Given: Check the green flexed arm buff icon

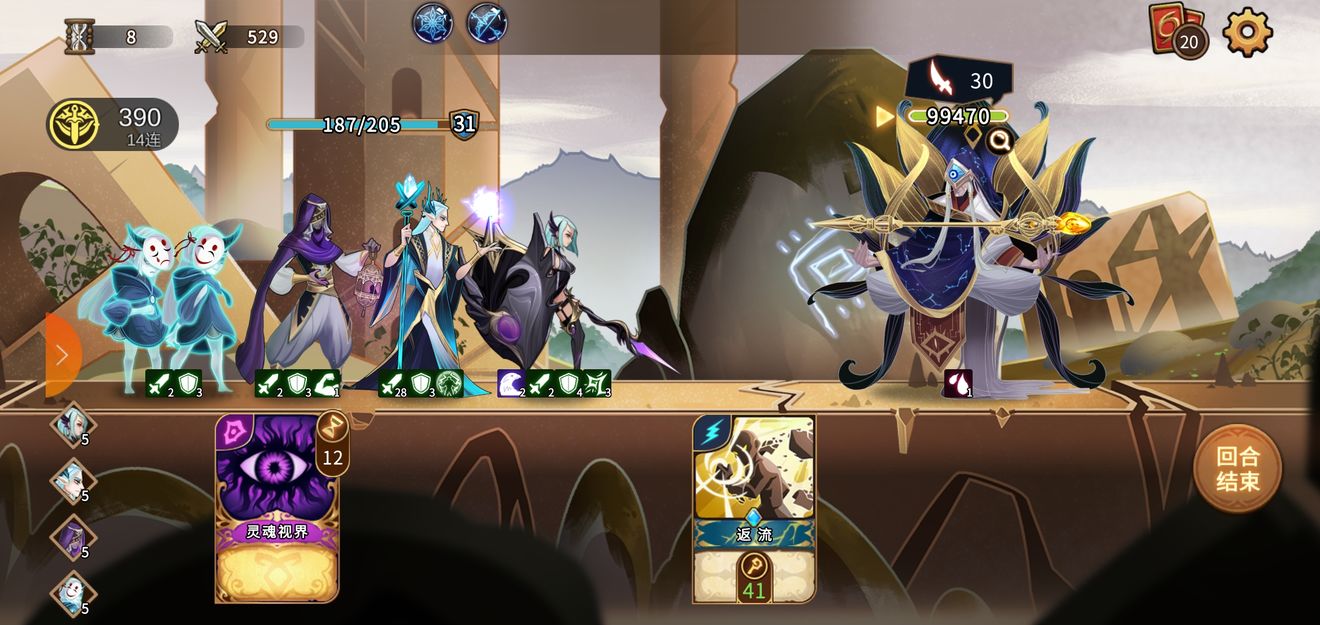Looking at the screenshot, I should click(326, 384).
